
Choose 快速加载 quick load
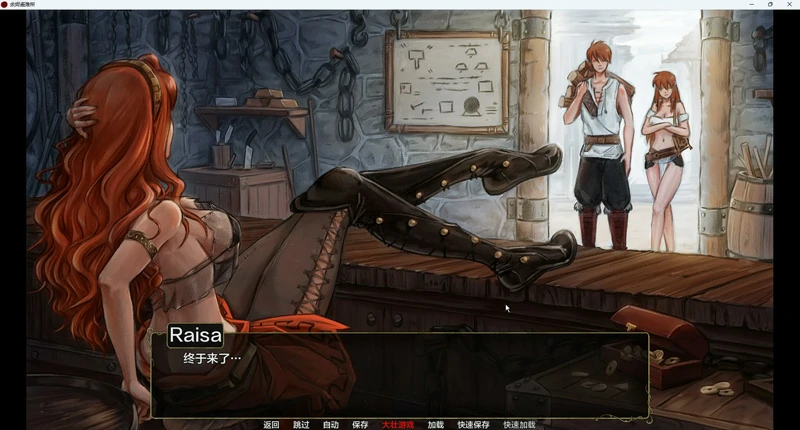519,424
